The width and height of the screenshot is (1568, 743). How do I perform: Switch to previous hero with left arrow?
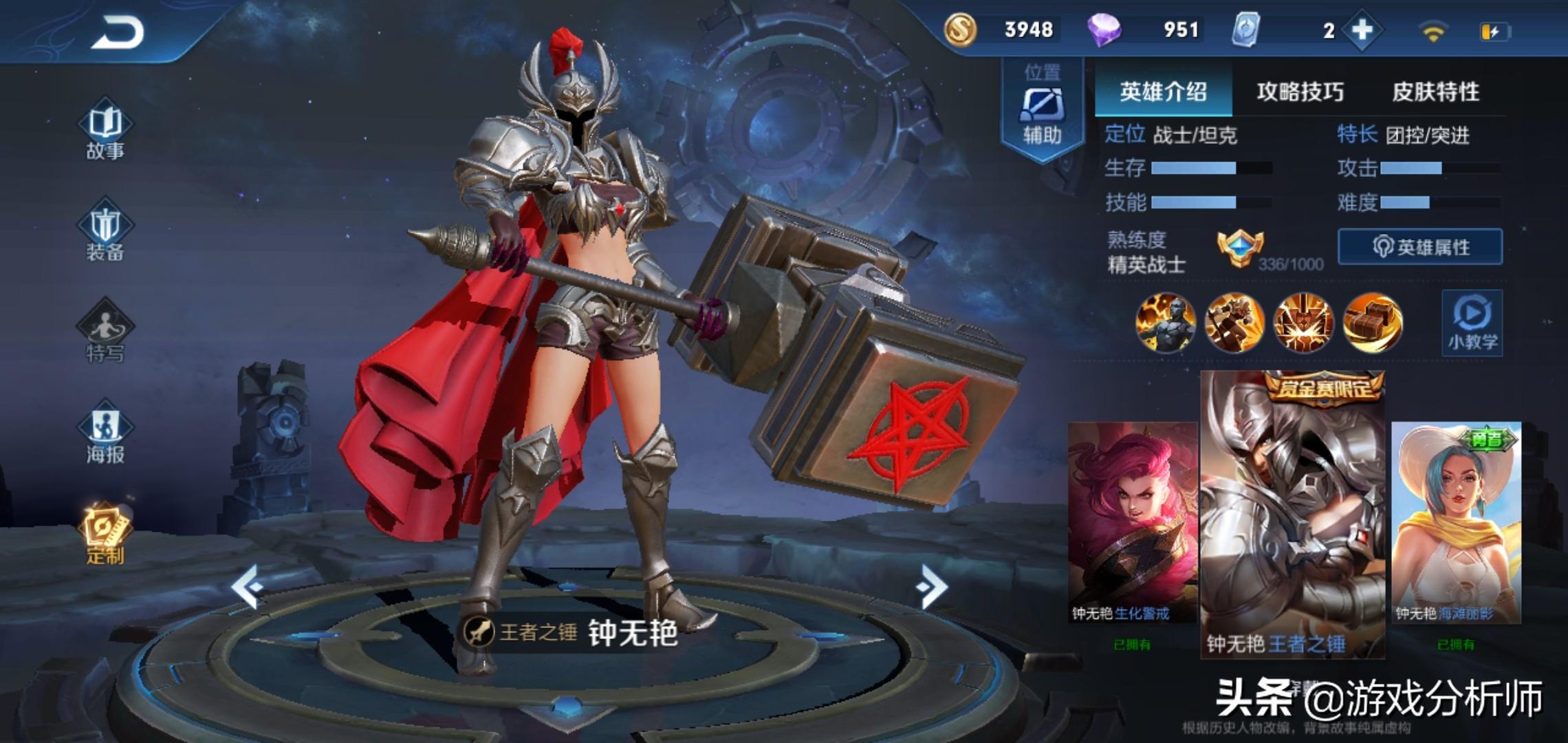point(247,586)
